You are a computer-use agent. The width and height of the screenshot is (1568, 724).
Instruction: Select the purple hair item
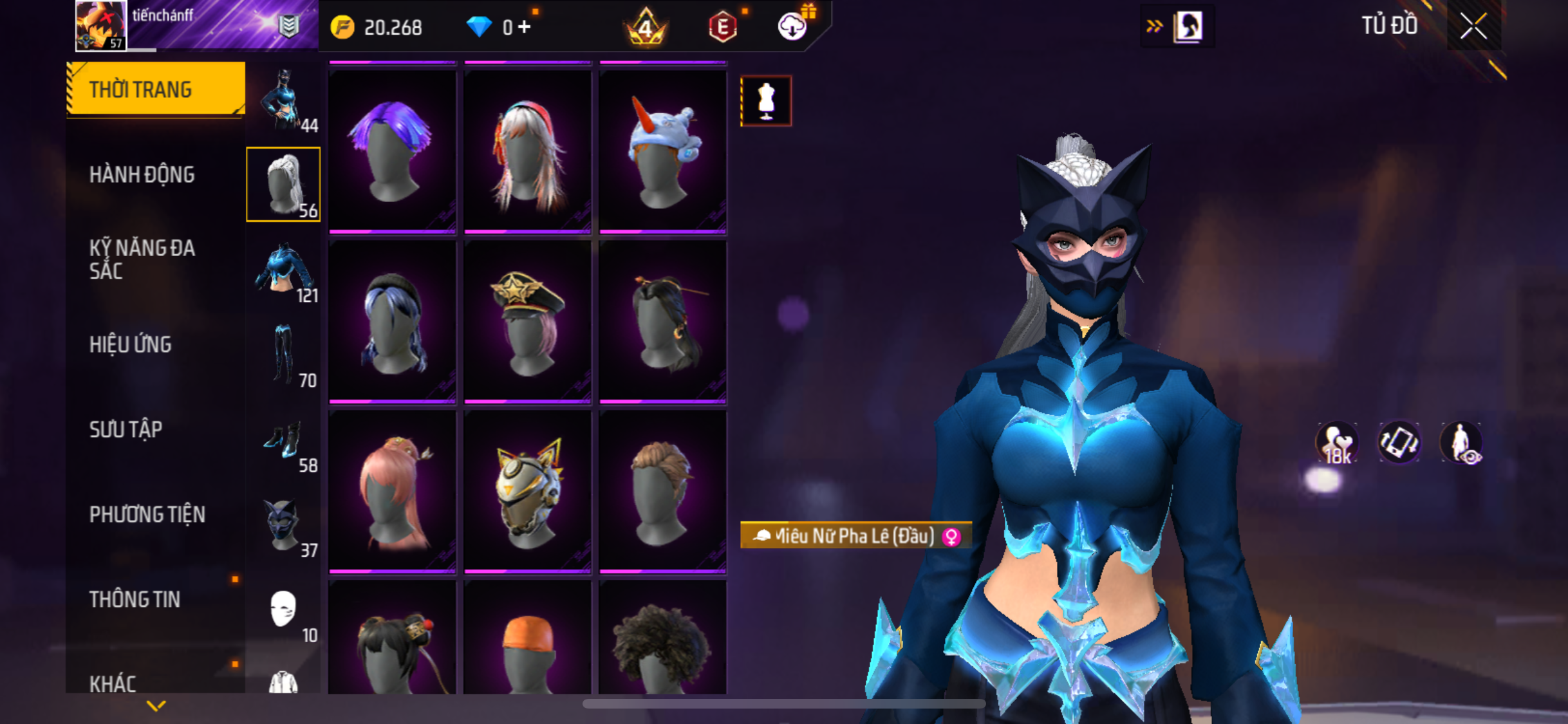pos(392,151)
